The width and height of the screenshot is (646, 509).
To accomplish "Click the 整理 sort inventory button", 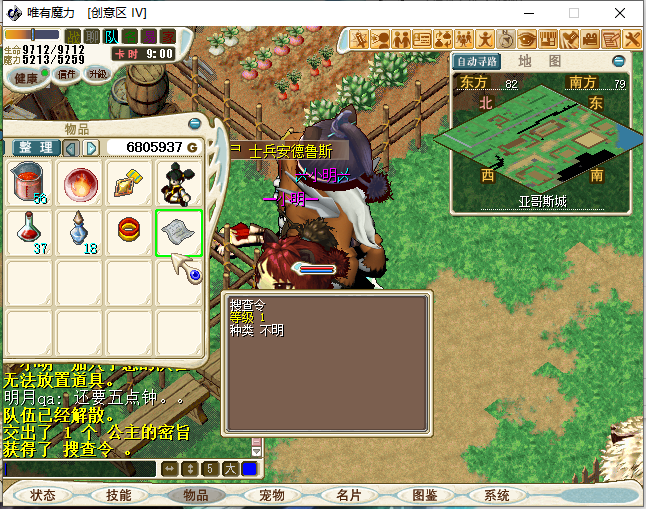I will click(36, 148).
